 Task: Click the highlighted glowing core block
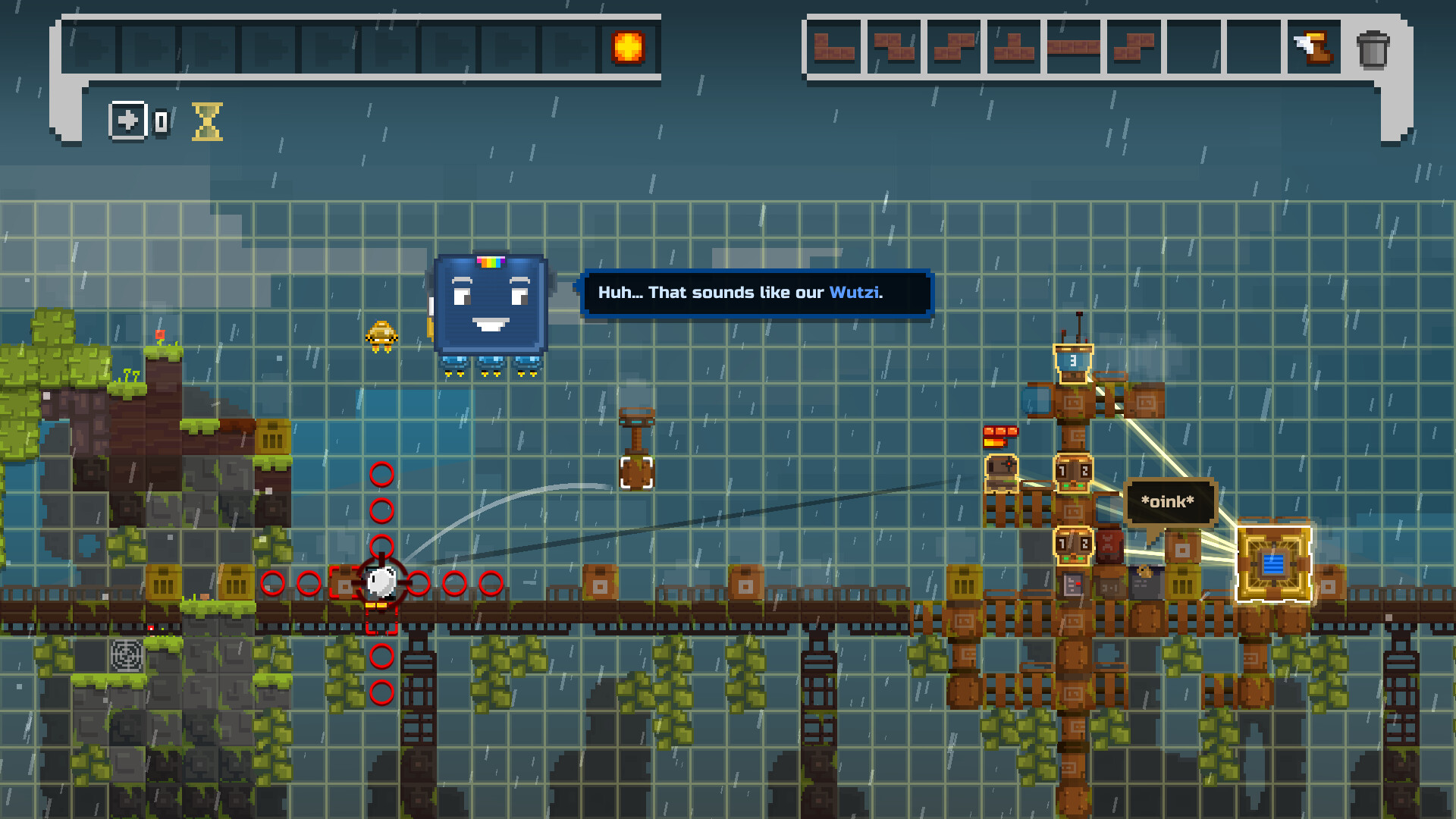[x=1272, y=565]
